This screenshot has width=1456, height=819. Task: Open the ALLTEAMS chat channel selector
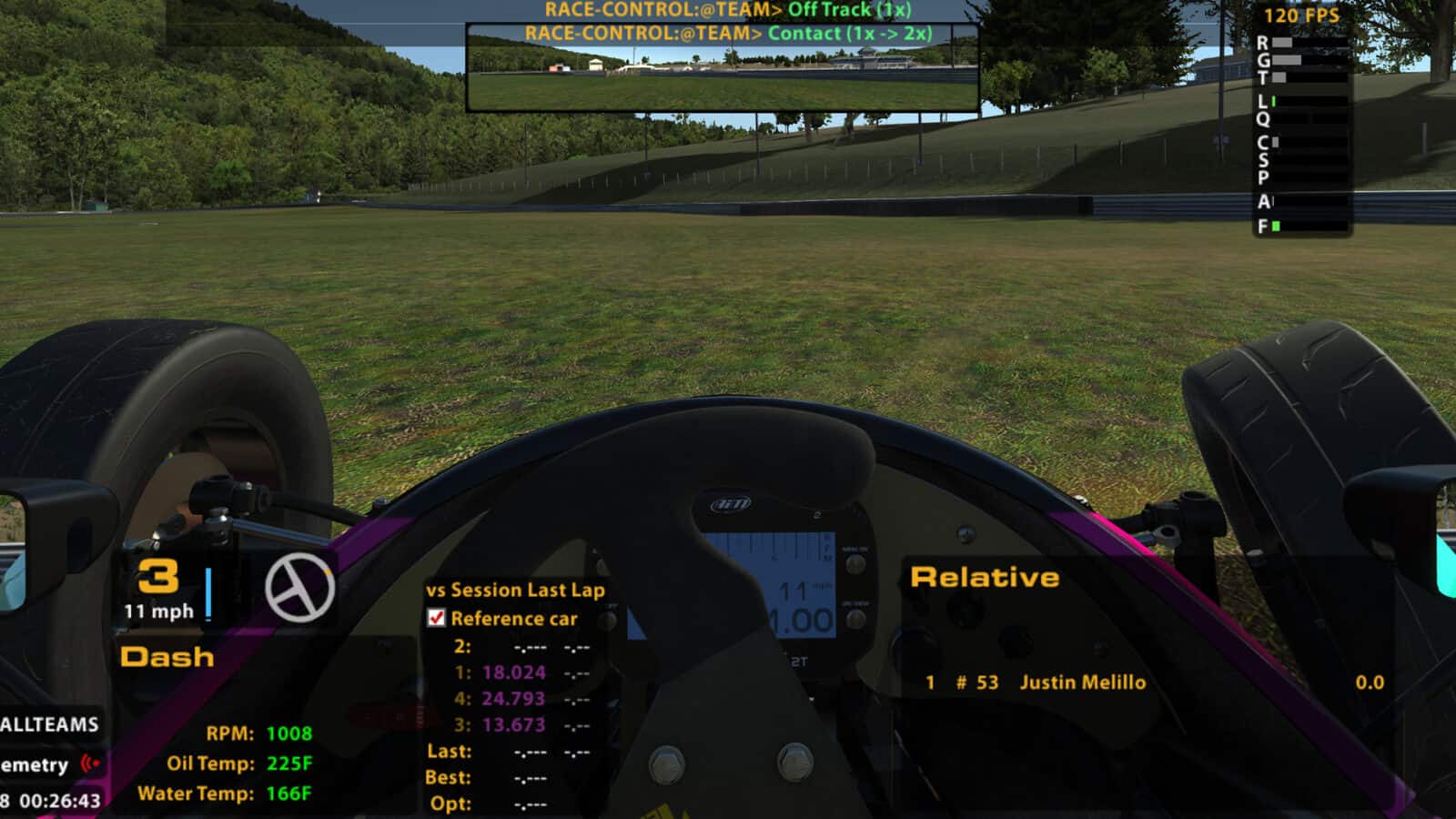pos(50,725)
